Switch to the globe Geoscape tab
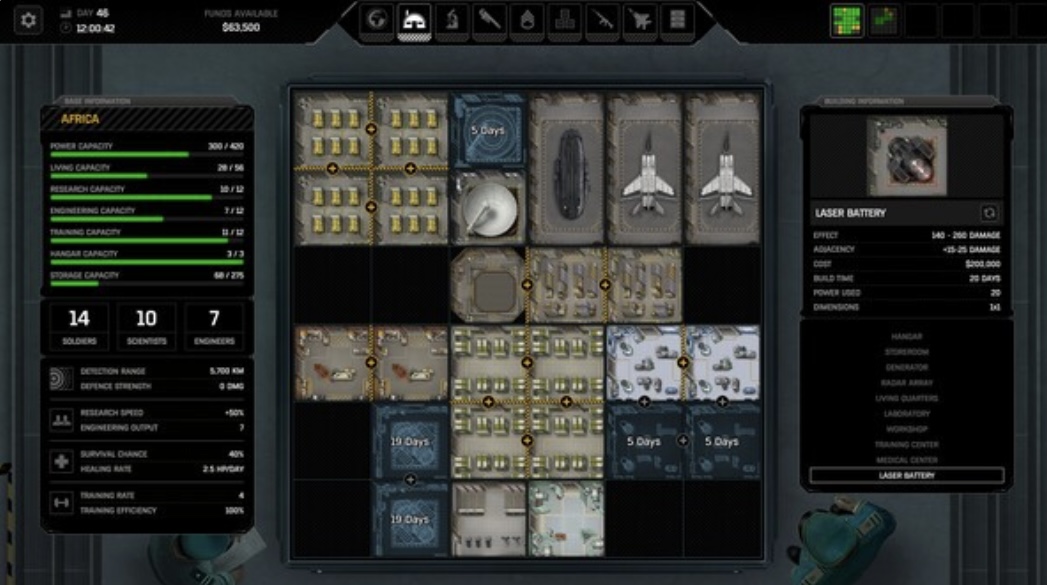The width and height of the screenshot is (1047, 585). 377,20
